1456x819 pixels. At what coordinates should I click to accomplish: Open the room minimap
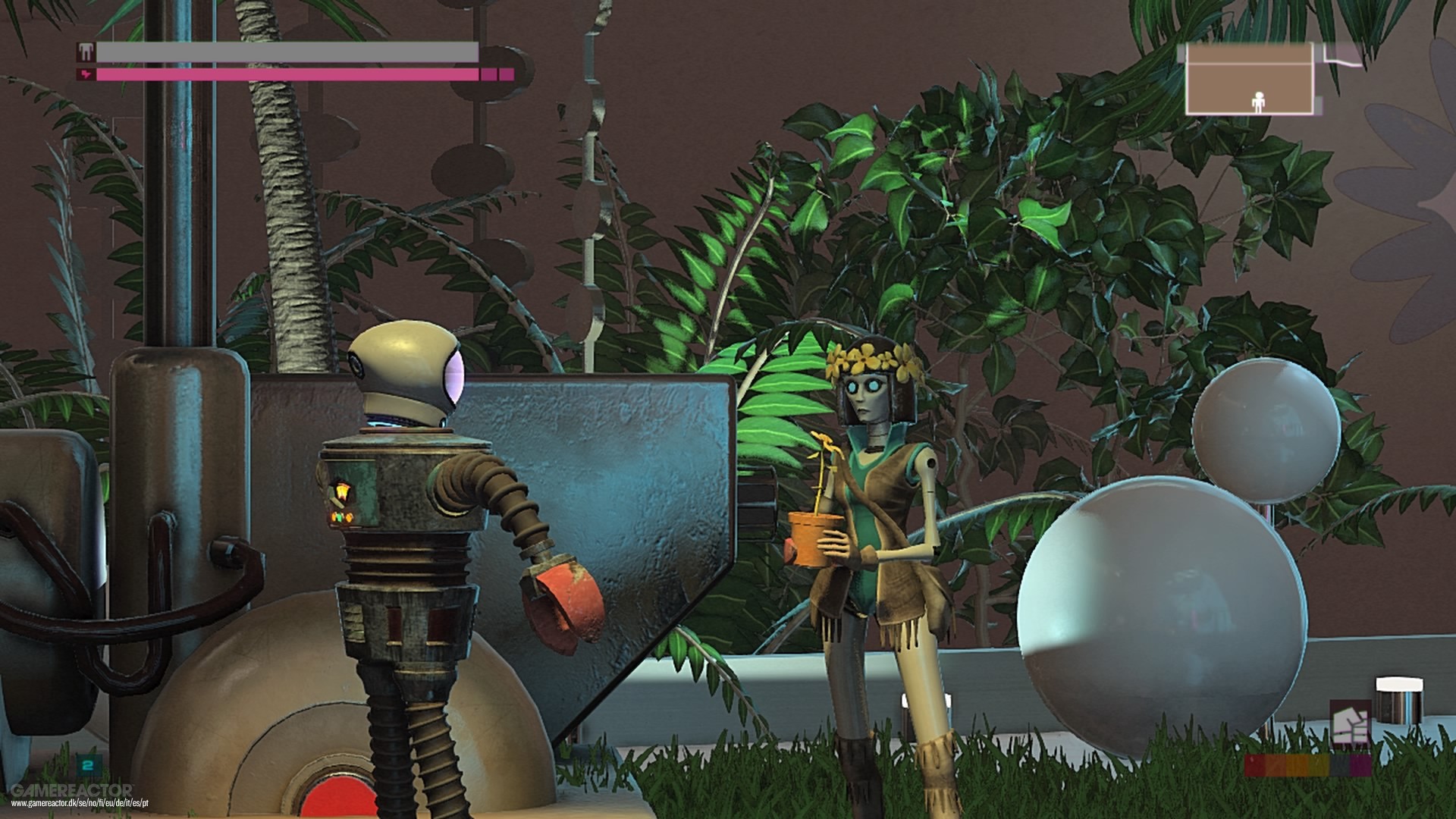1250,80
